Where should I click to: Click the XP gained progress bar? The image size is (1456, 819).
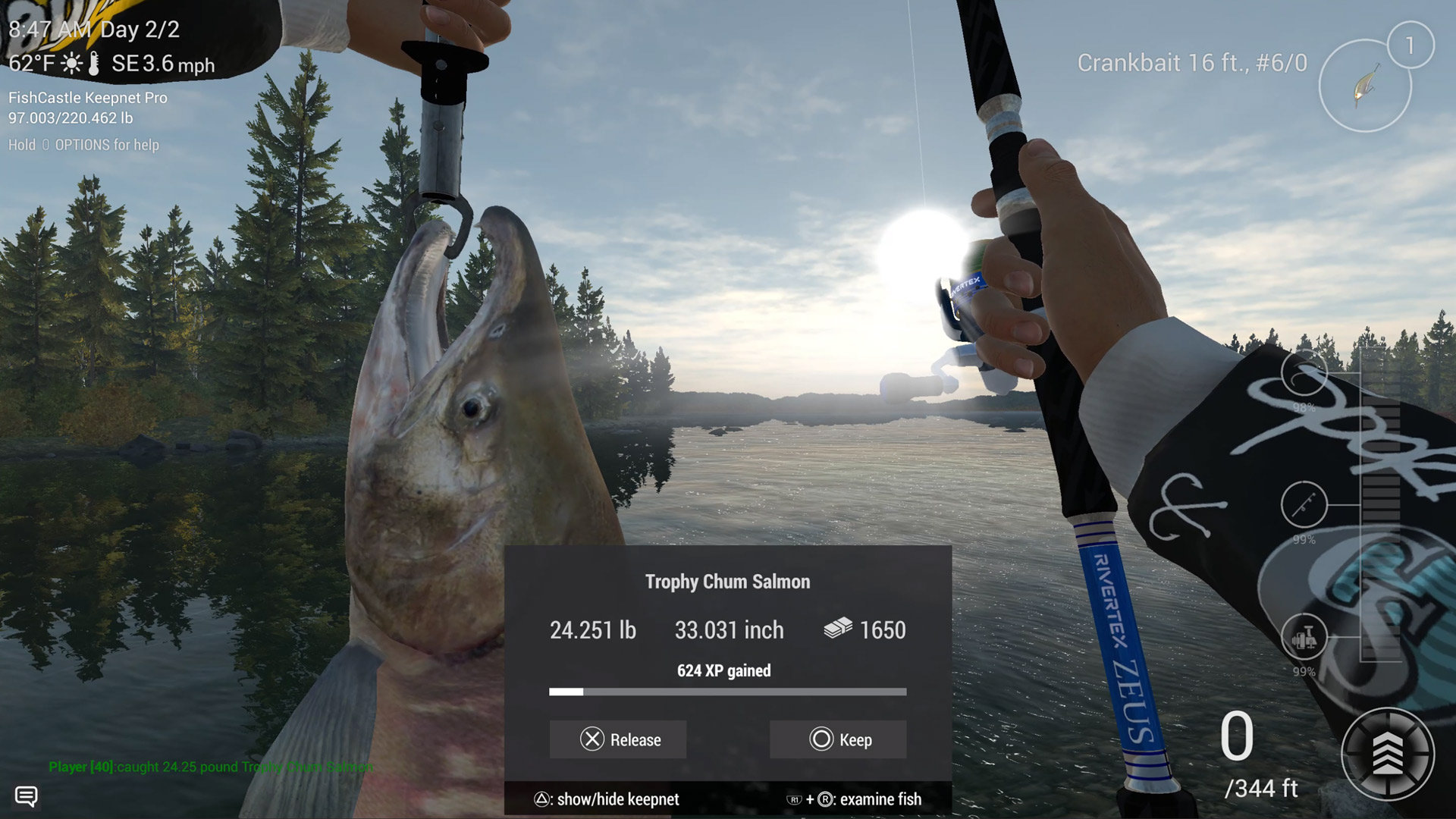click(726, 692)
